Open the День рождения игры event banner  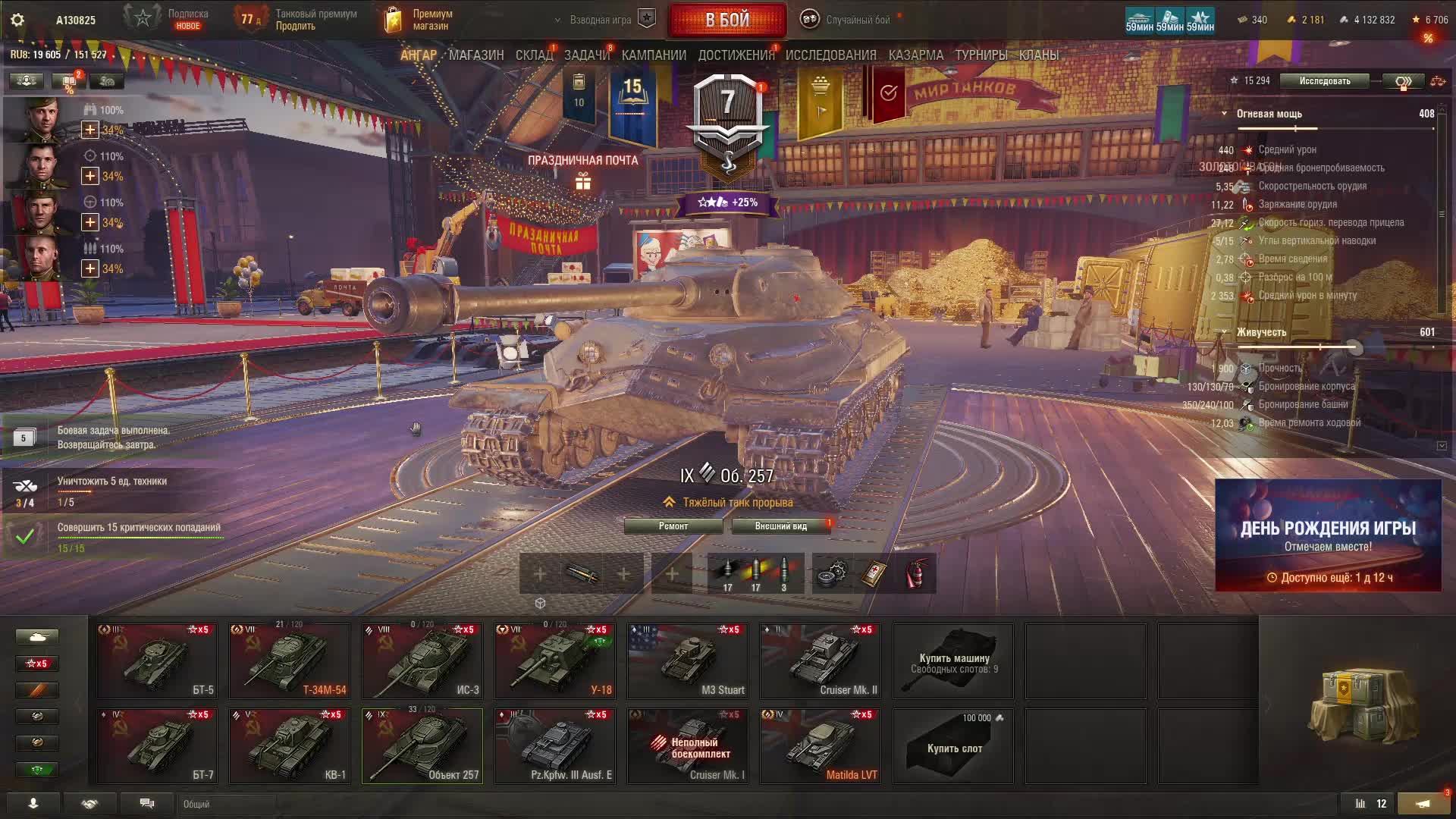tap(1328, 535)
